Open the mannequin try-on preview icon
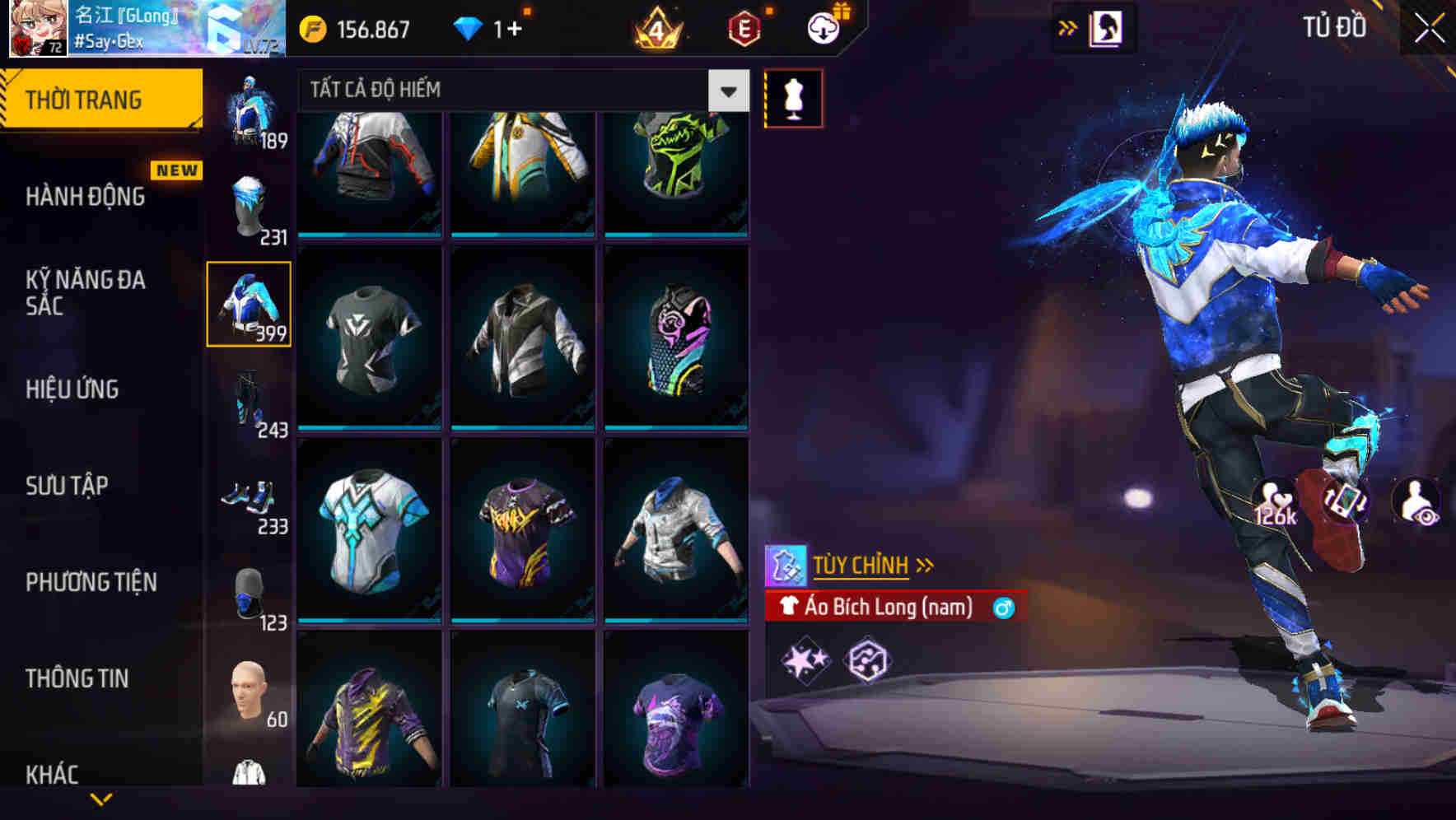The width and height of the screenshot is (1456, 820). (792, 97)
